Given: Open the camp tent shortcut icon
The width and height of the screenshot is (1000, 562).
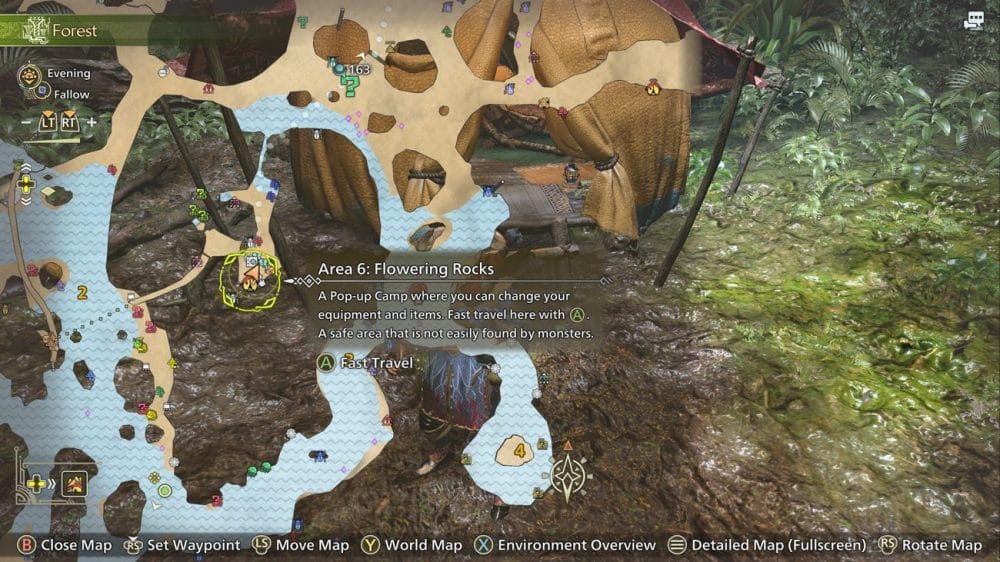Looking at the screenshot, I should coord(74,485).
